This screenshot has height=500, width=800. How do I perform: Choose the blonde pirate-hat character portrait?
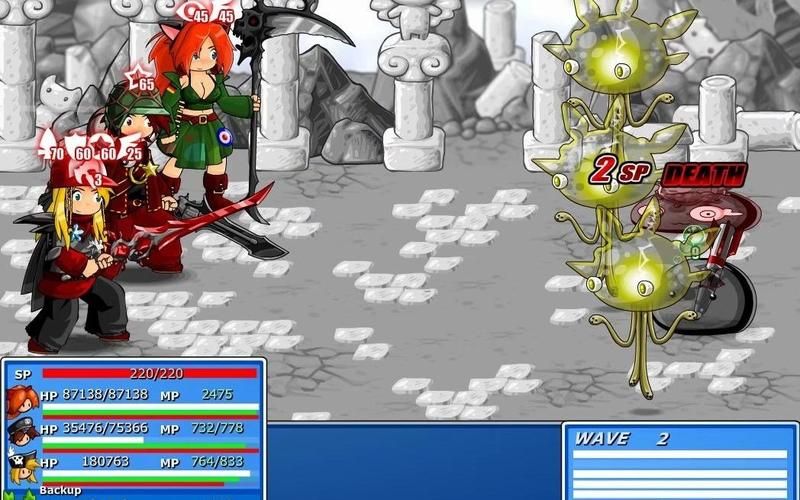(x=22, y=465)
